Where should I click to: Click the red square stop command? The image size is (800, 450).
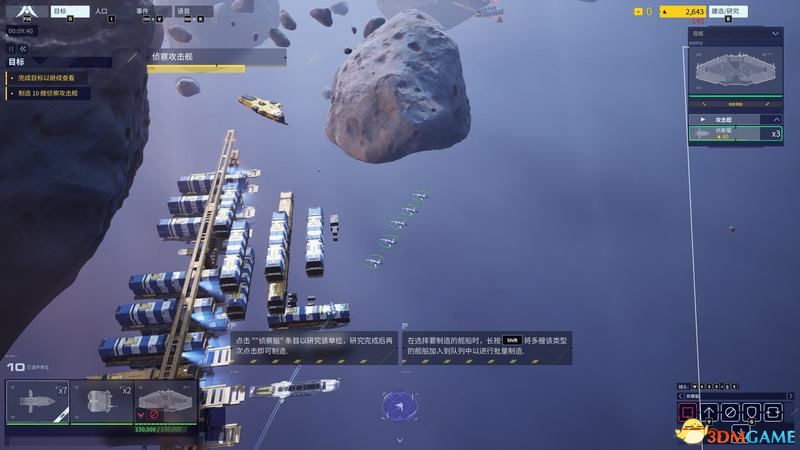[687, 411]
